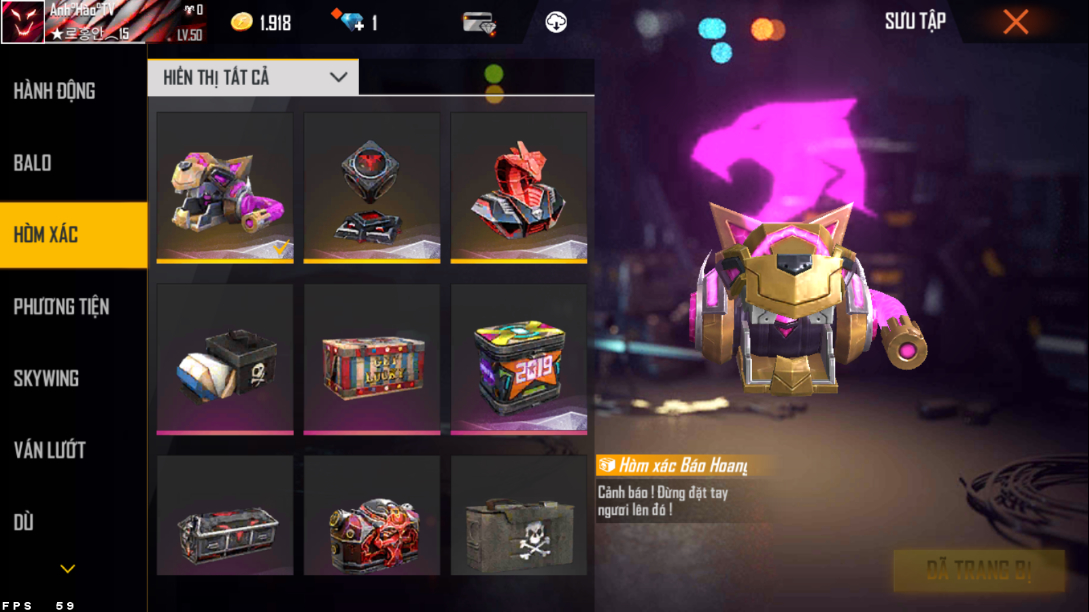The image size is (1089, 612).
Task: Select the red striped circus crate
Action: coord(372,359)
